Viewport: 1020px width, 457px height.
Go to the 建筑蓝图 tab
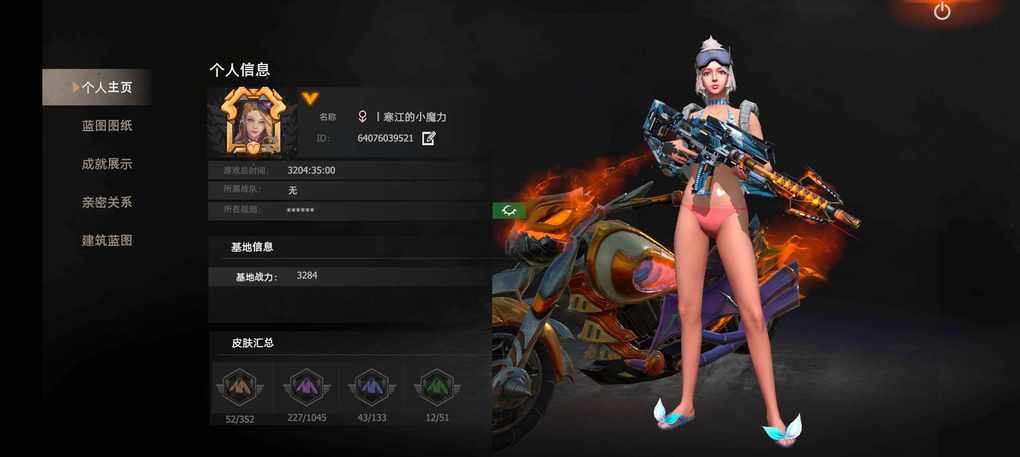point(107,241)
